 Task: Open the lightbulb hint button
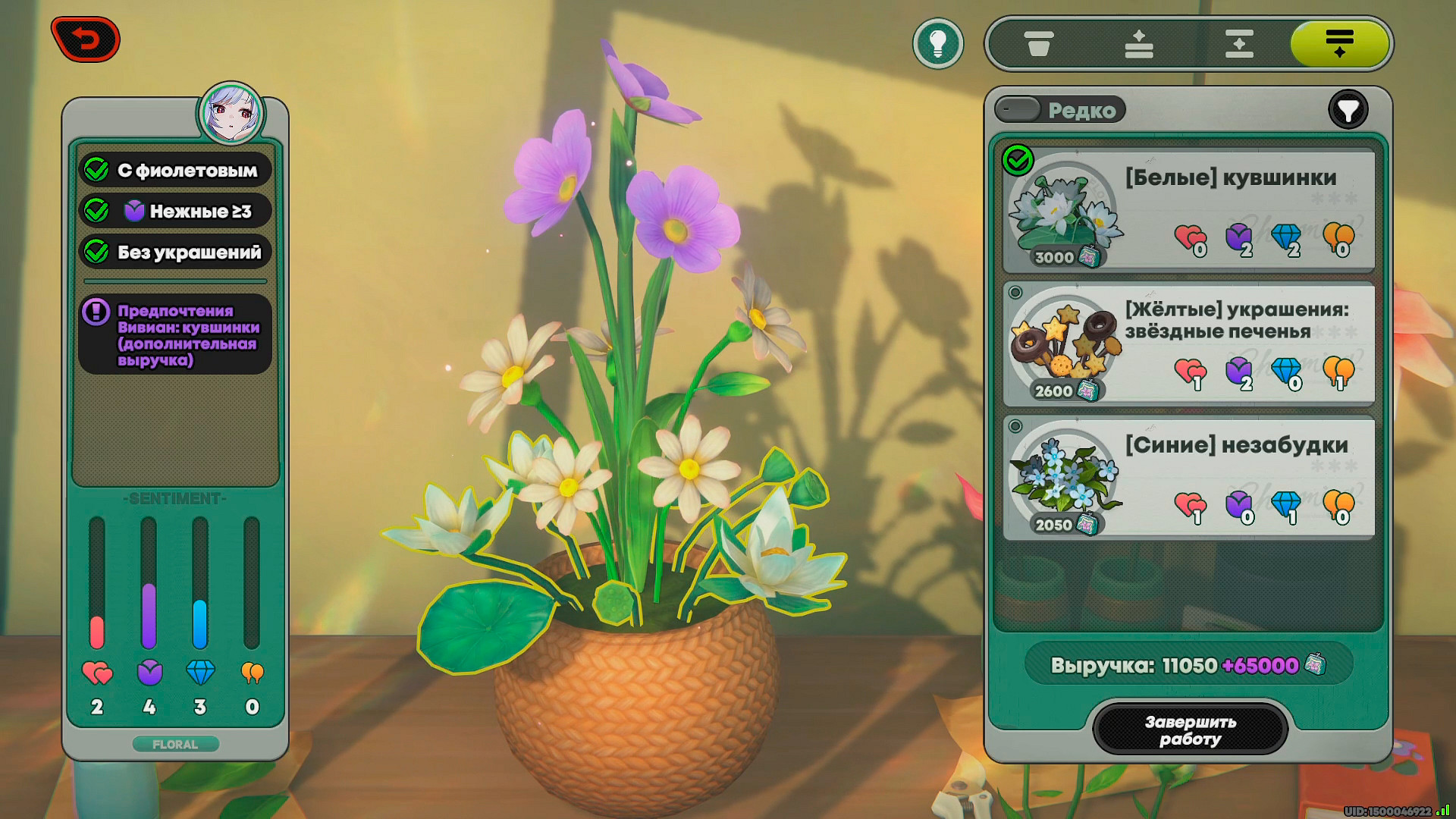[x=938, y=44]
